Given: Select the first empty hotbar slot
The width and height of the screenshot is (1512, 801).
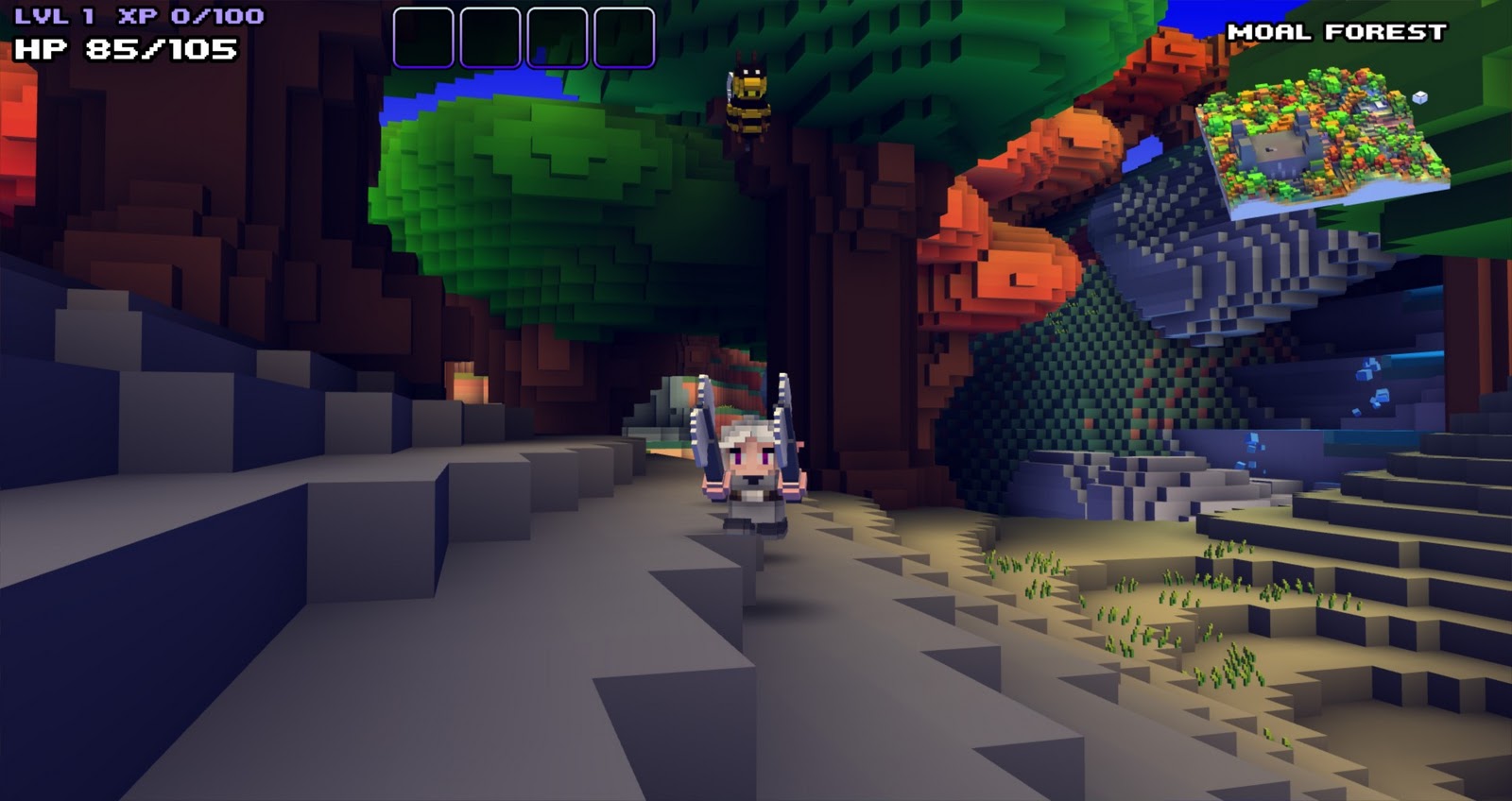Looking at the screenshot, I should (425, 36).
